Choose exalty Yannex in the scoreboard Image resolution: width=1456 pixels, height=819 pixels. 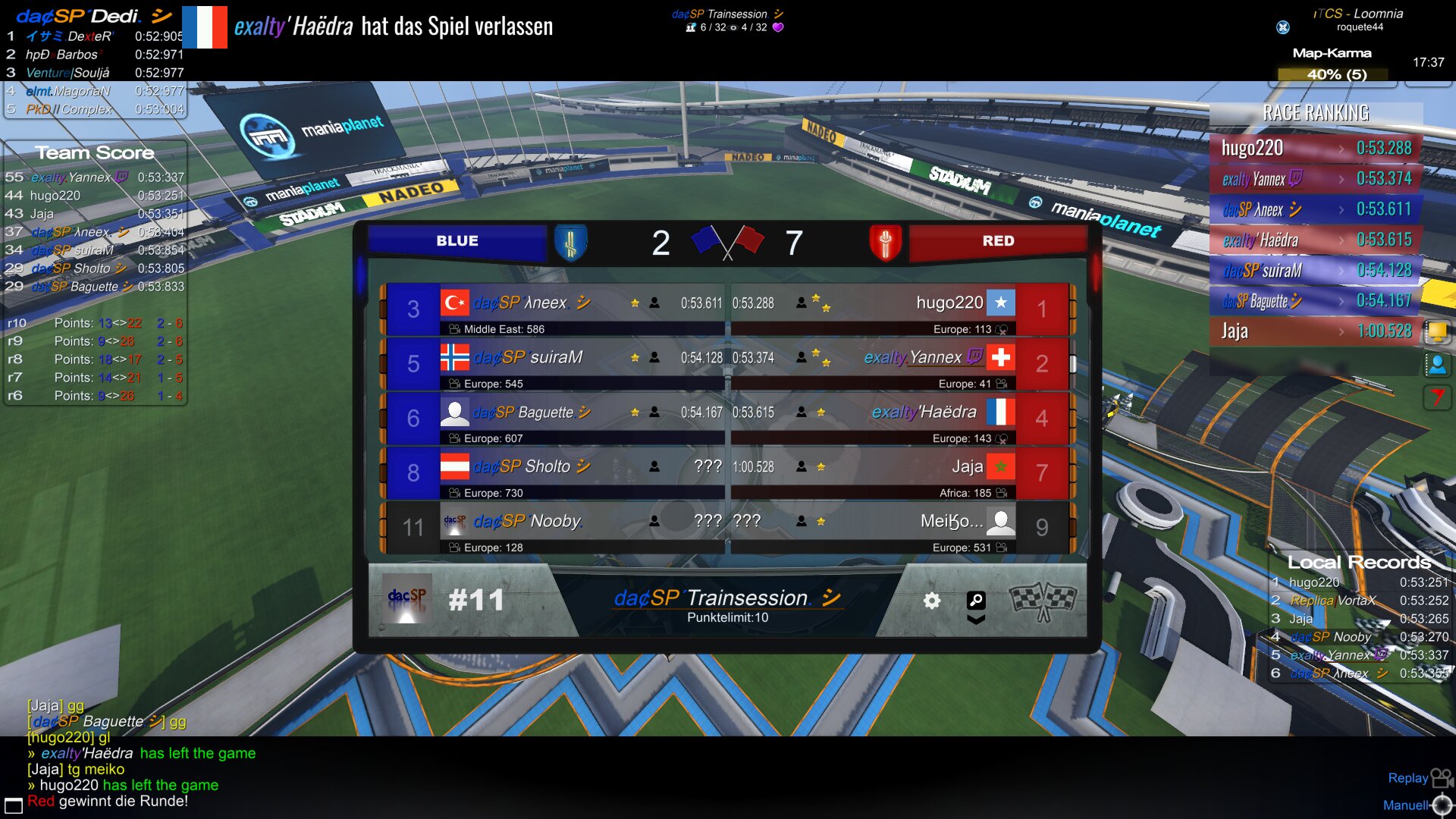pyautogui.click(x=872, y=364)
